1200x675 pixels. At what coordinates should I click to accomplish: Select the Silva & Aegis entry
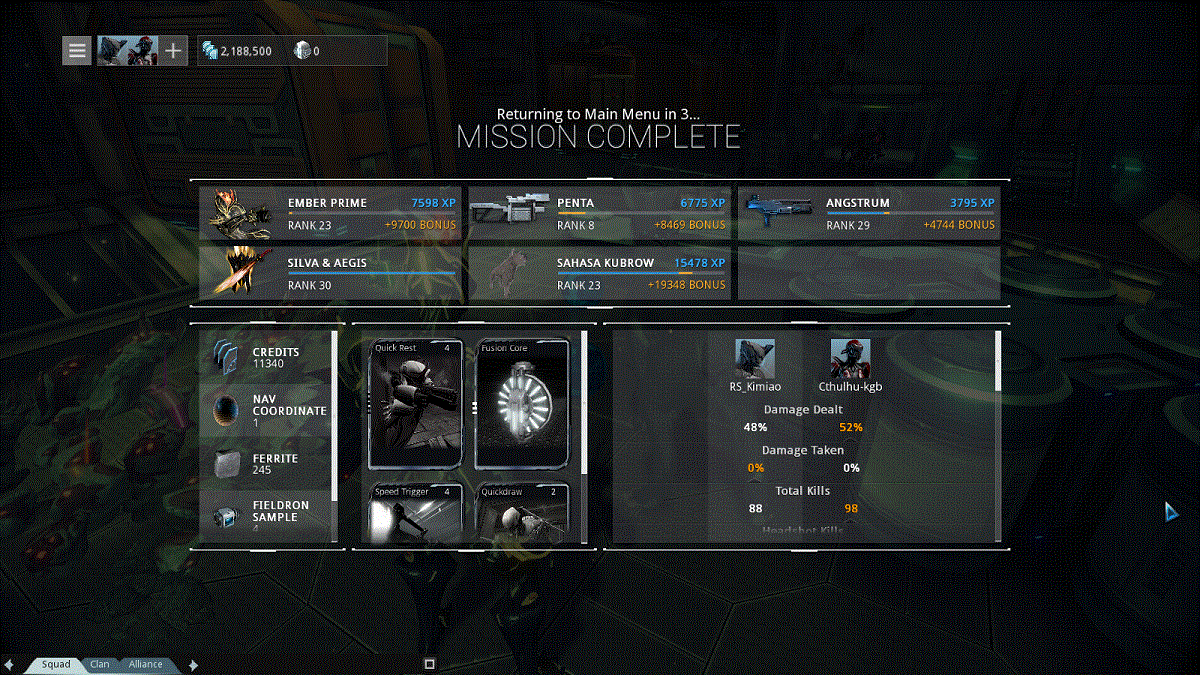coord(329,273)
